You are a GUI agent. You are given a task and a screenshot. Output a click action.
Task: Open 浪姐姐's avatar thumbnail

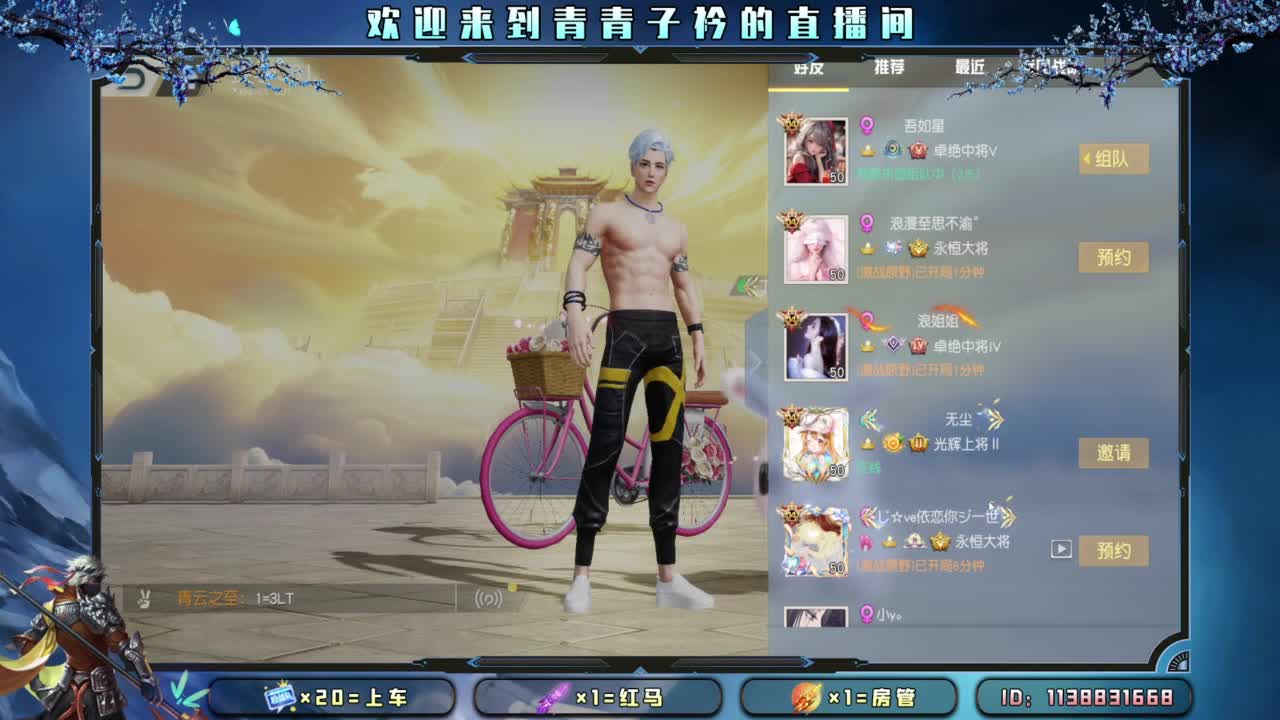tap(815, 345)
